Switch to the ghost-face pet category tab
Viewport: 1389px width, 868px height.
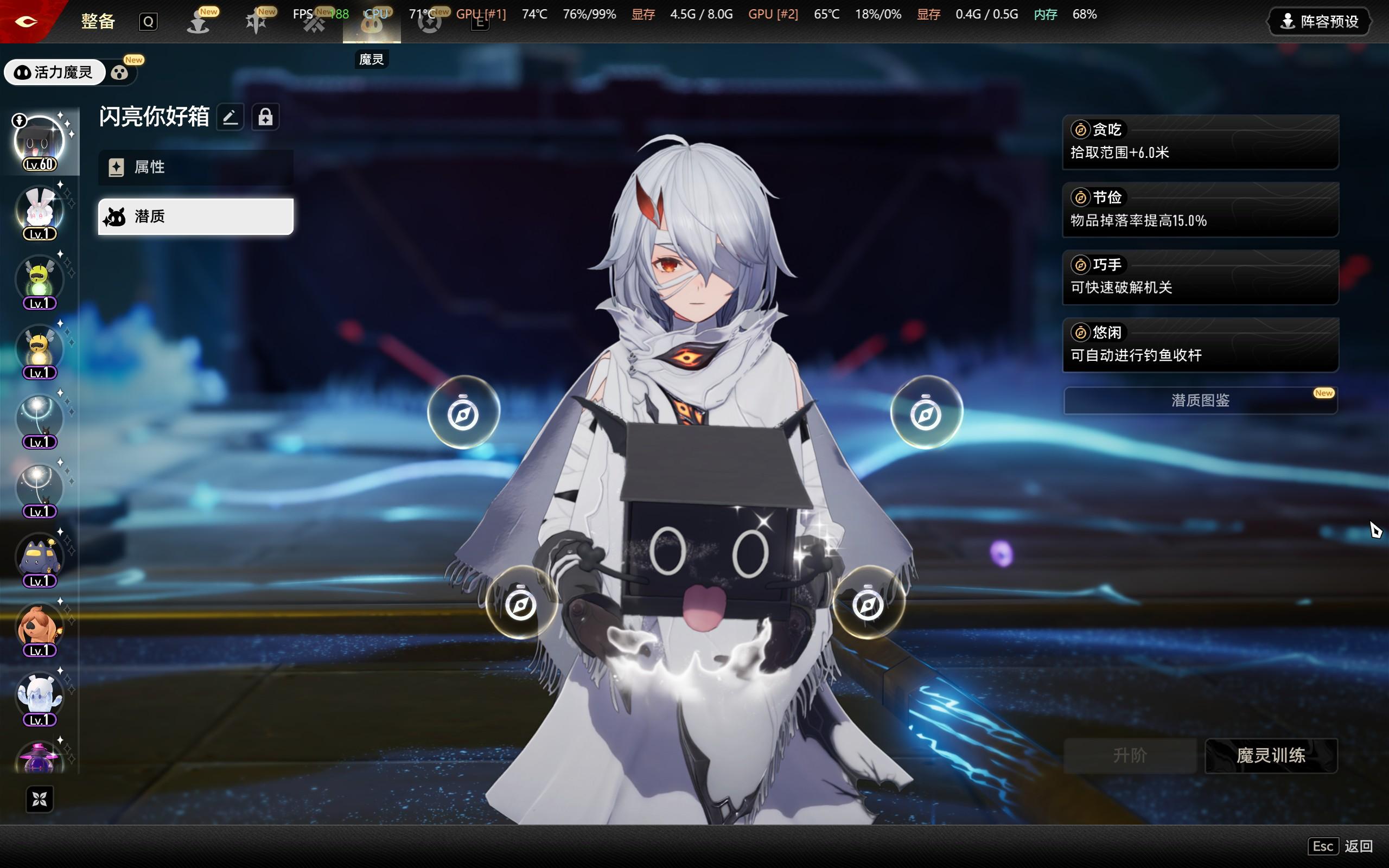coord(119,73)
